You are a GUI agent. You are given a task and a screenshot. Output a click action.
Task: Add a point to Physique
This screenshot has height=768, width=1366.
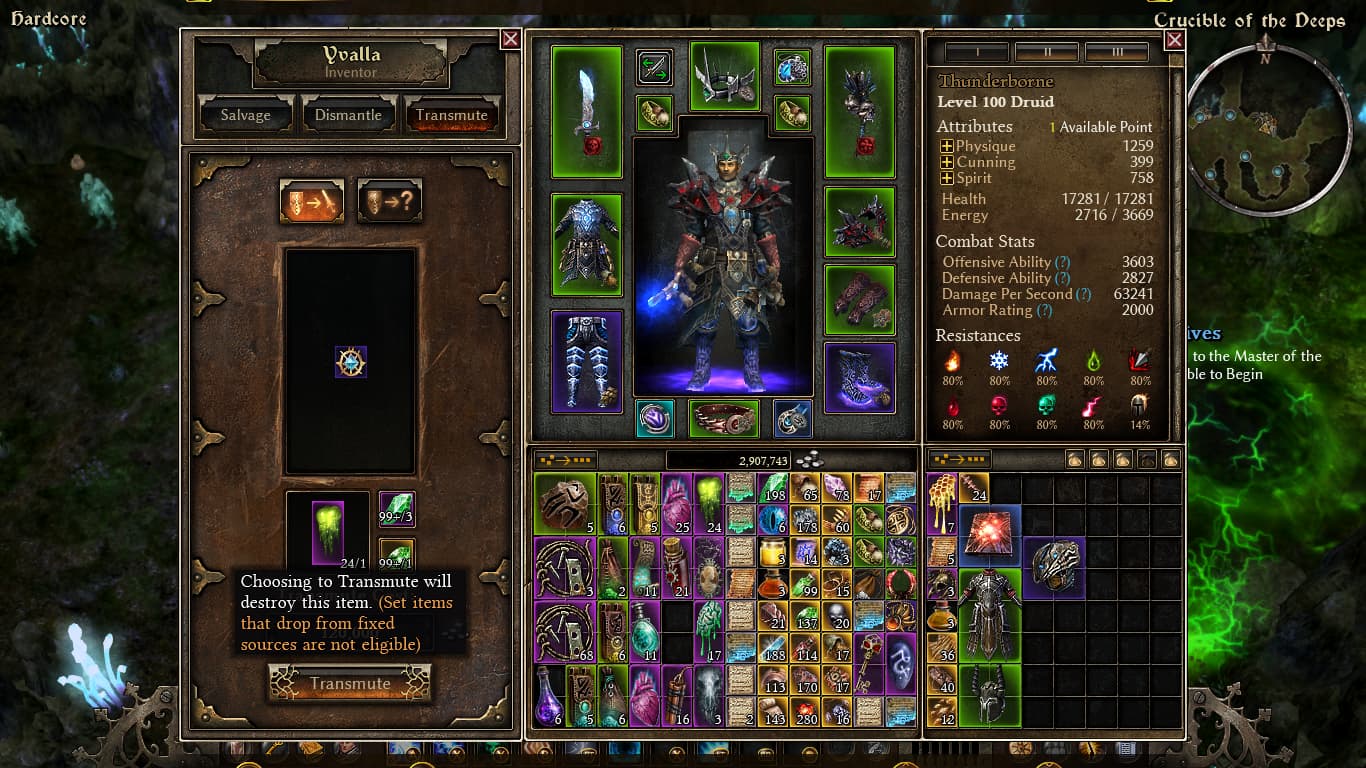click(x=946, y=146)
